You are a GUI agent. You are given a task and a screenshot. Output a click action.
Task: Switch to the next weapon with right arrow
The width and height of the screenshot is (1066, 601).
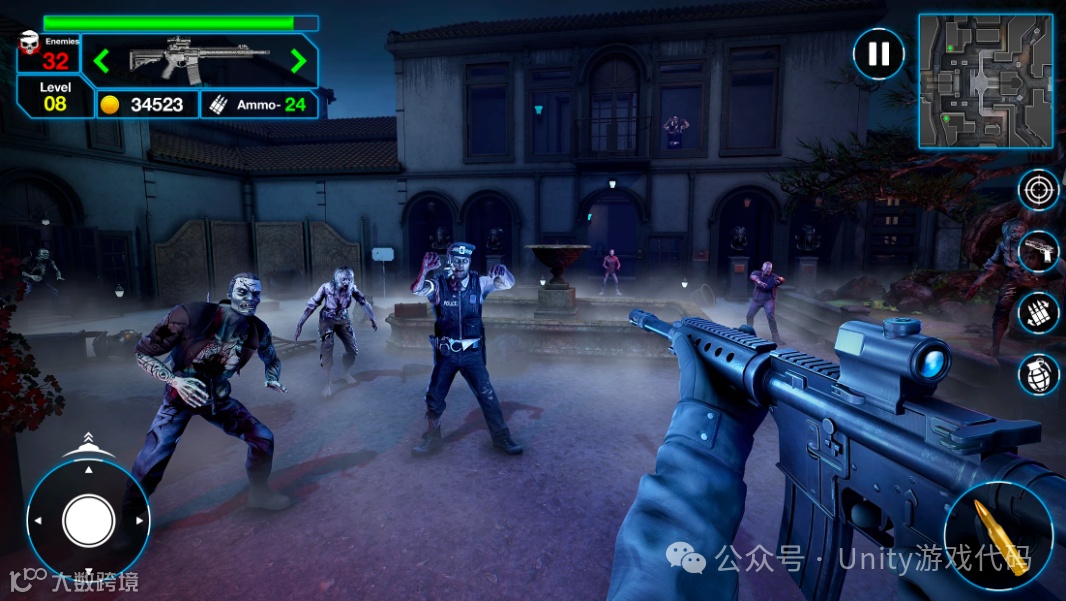[298, 61]
